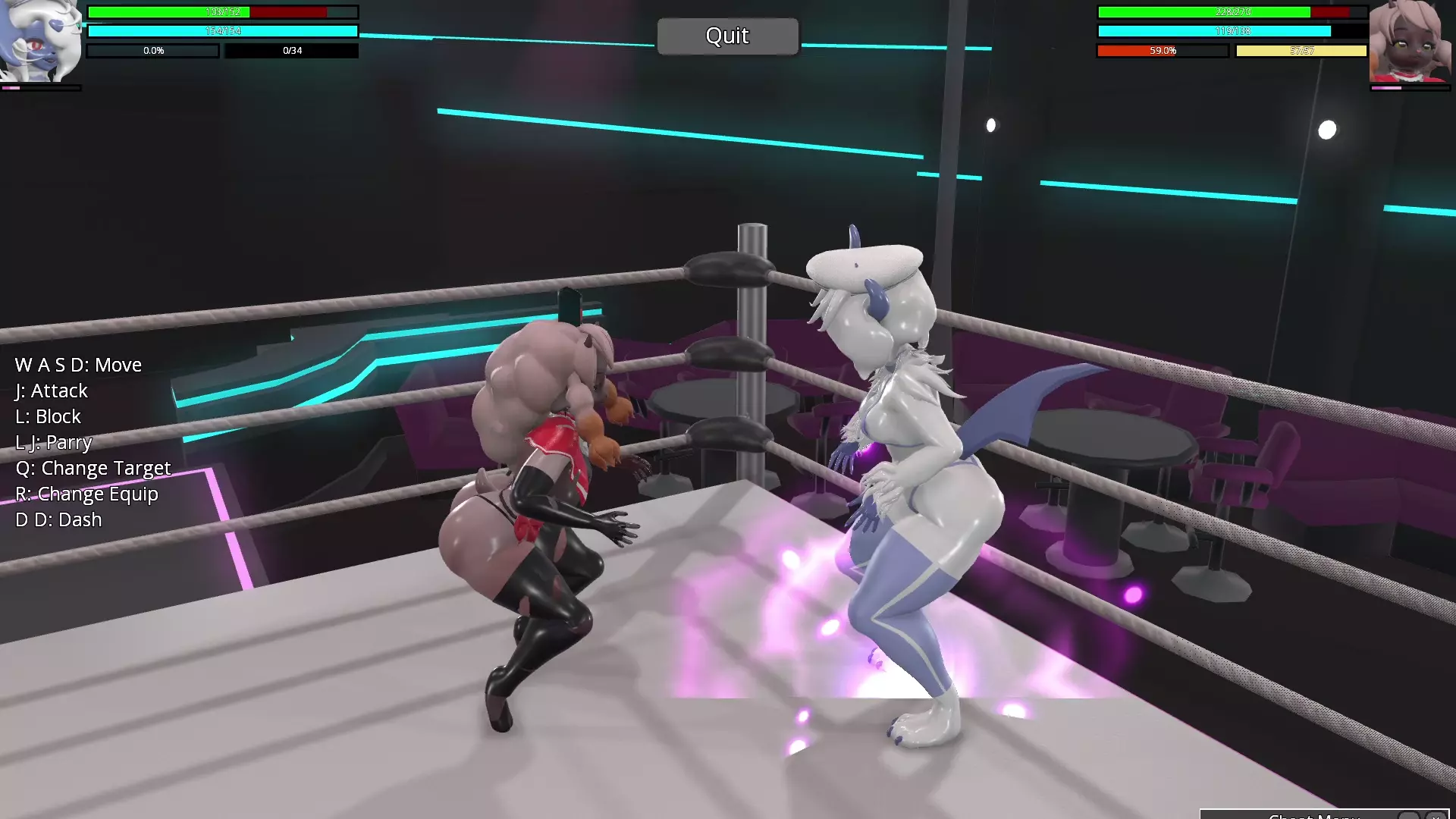
Task: Select the dark-skinned opponent portrait
Action: point(1410,41)
